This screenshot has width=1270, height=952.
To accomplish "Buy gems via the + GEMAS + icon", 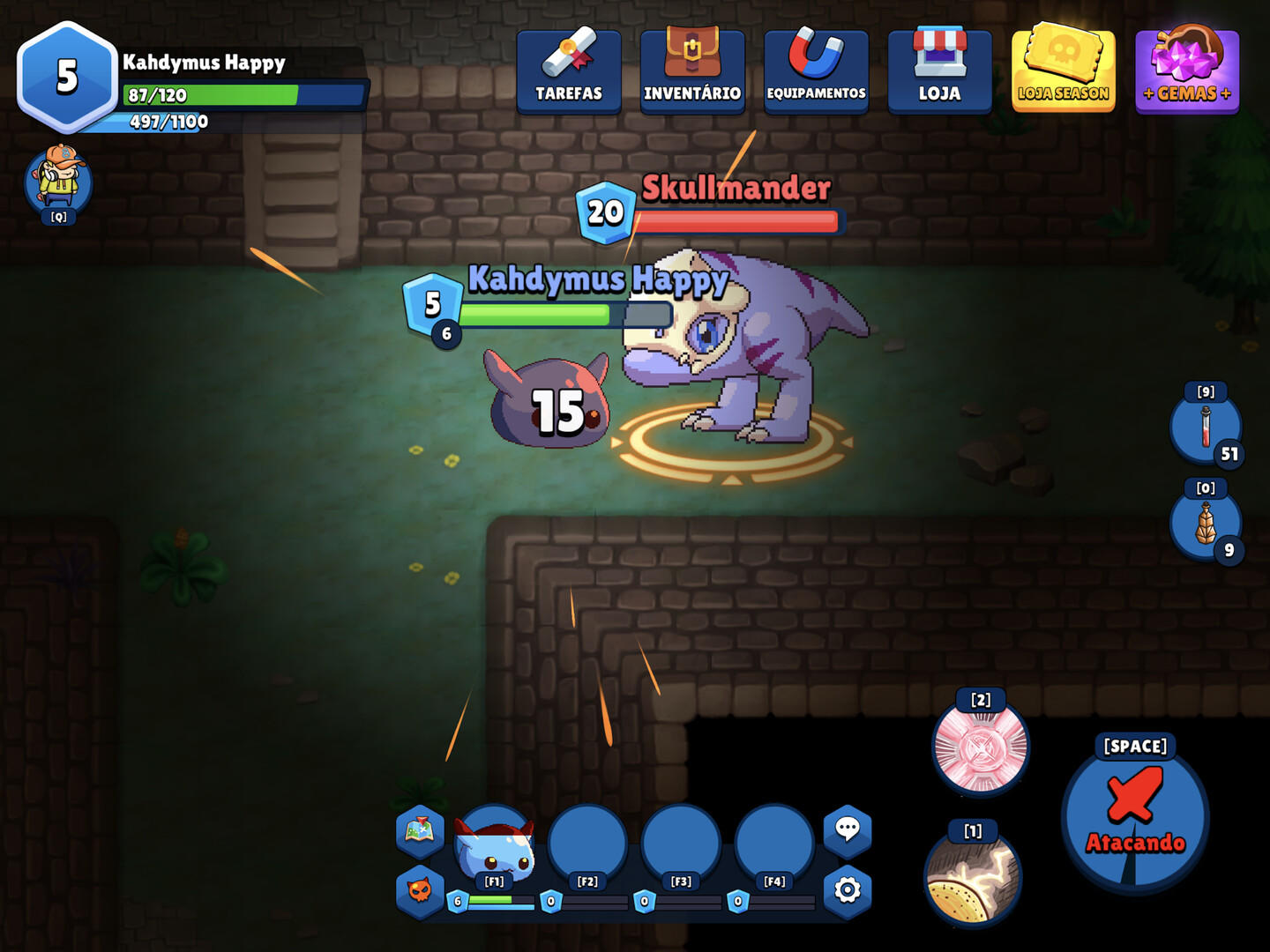I will coord(1187,71).
